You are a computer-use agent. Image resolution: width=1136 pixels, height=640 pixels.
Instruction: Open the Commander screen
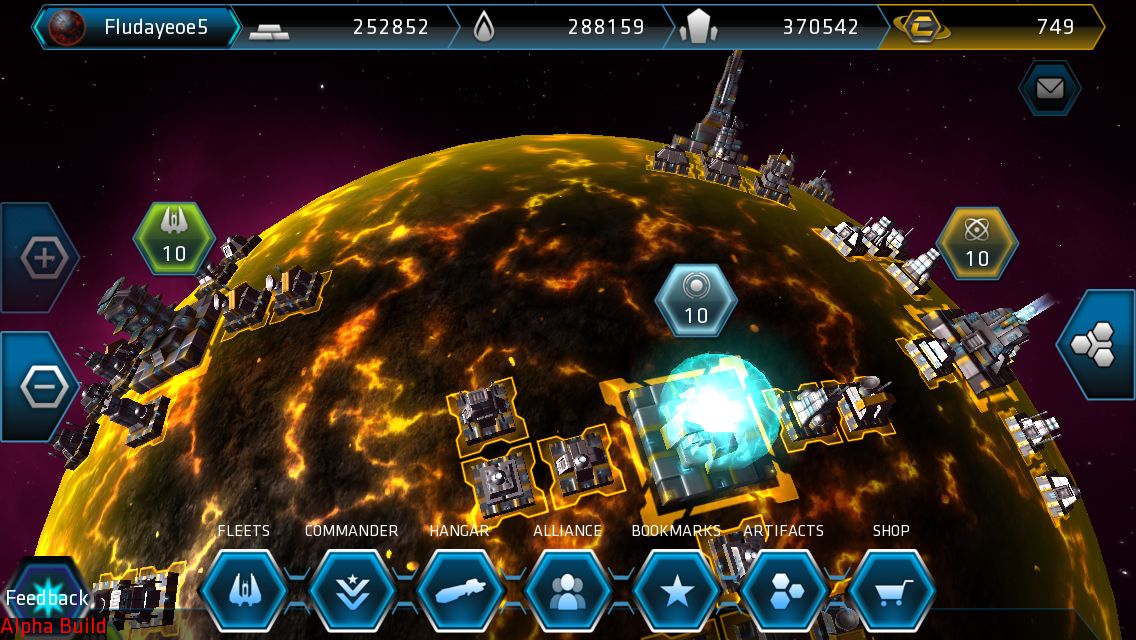click(351, 590)
